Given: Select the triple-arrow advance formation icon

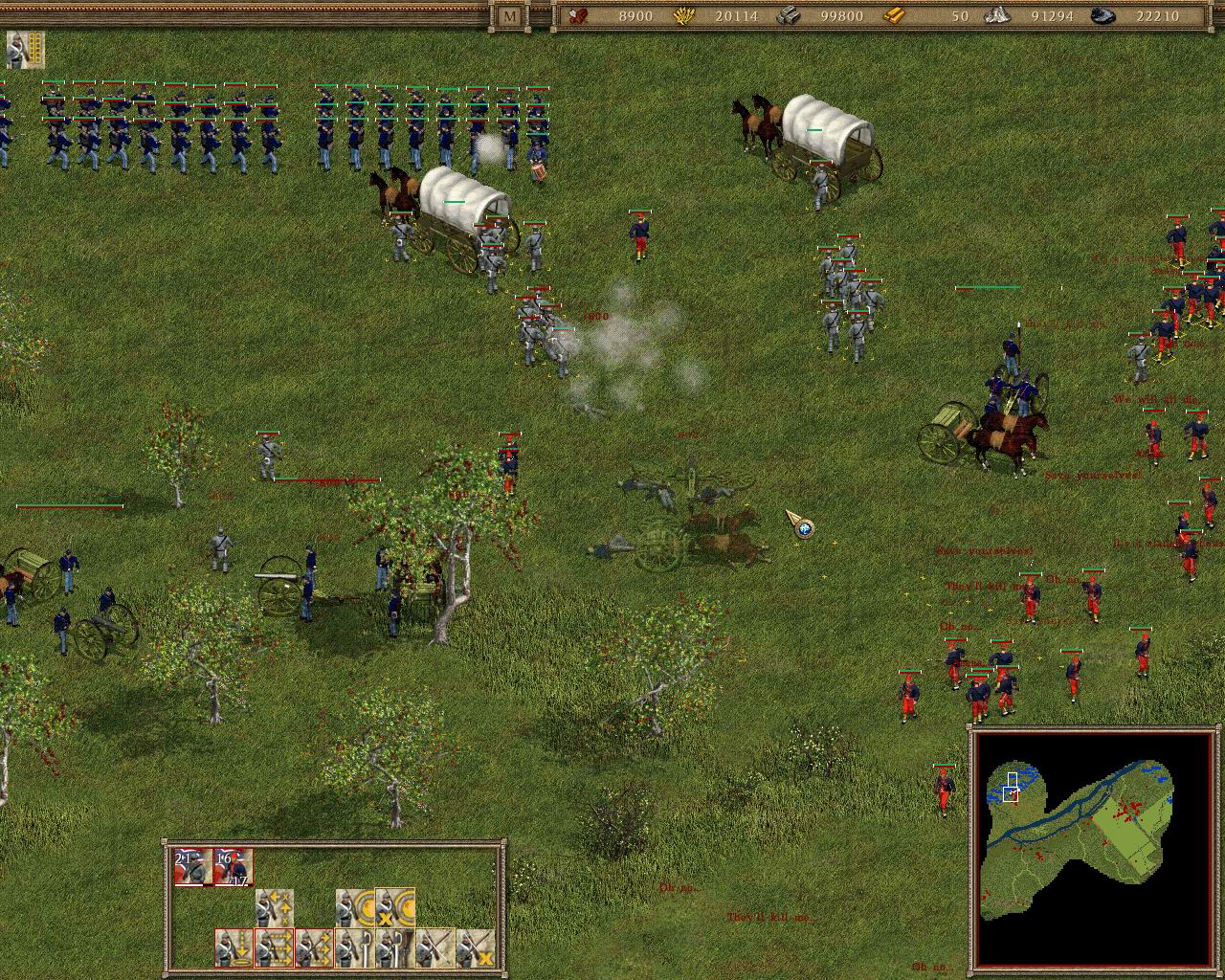Looking at the screenshot, I should (x=314, y=947).
